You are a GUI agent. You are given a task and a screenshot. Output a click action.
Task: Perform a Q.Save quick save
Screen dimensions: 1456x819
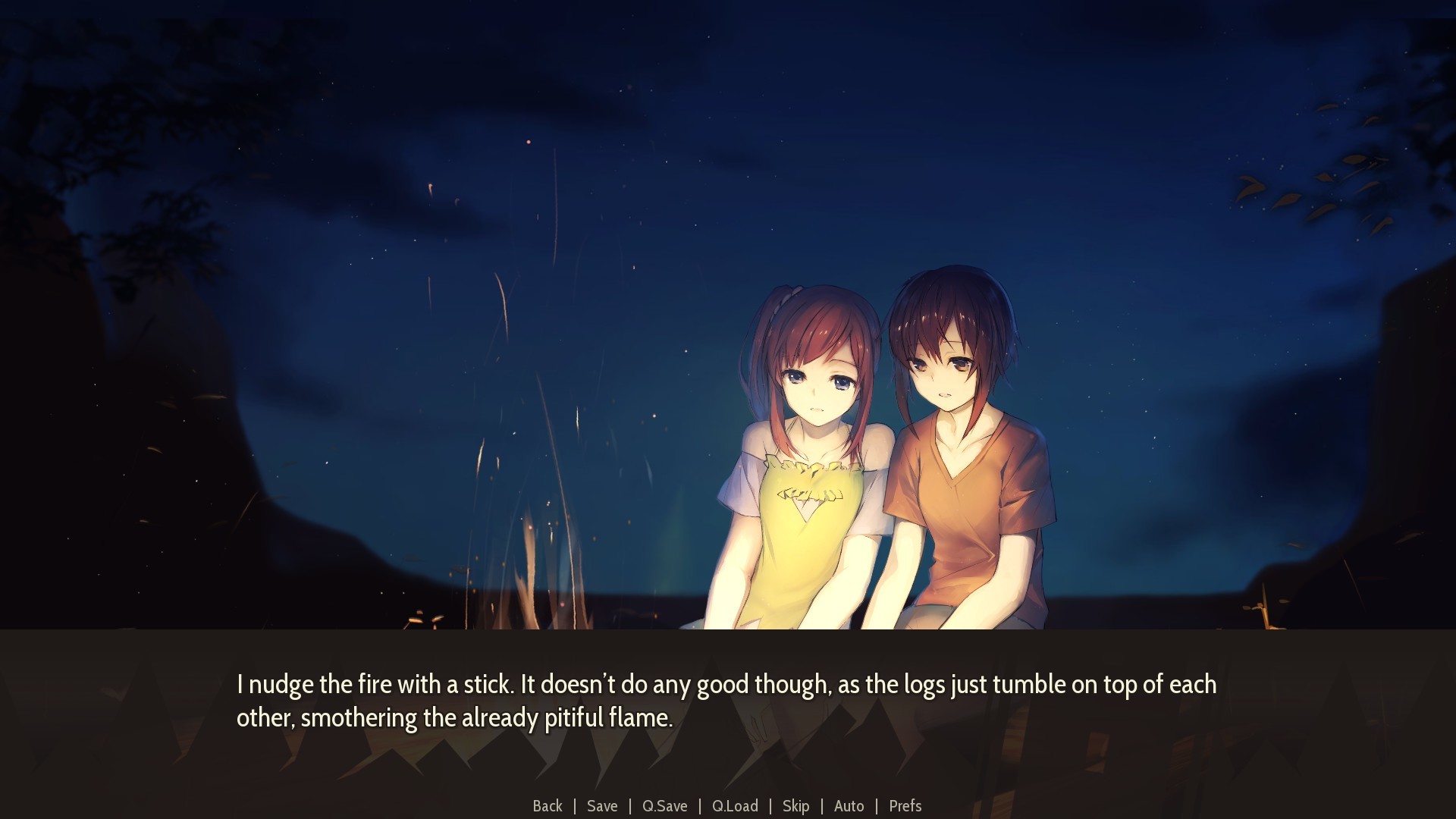click(664, 806)
